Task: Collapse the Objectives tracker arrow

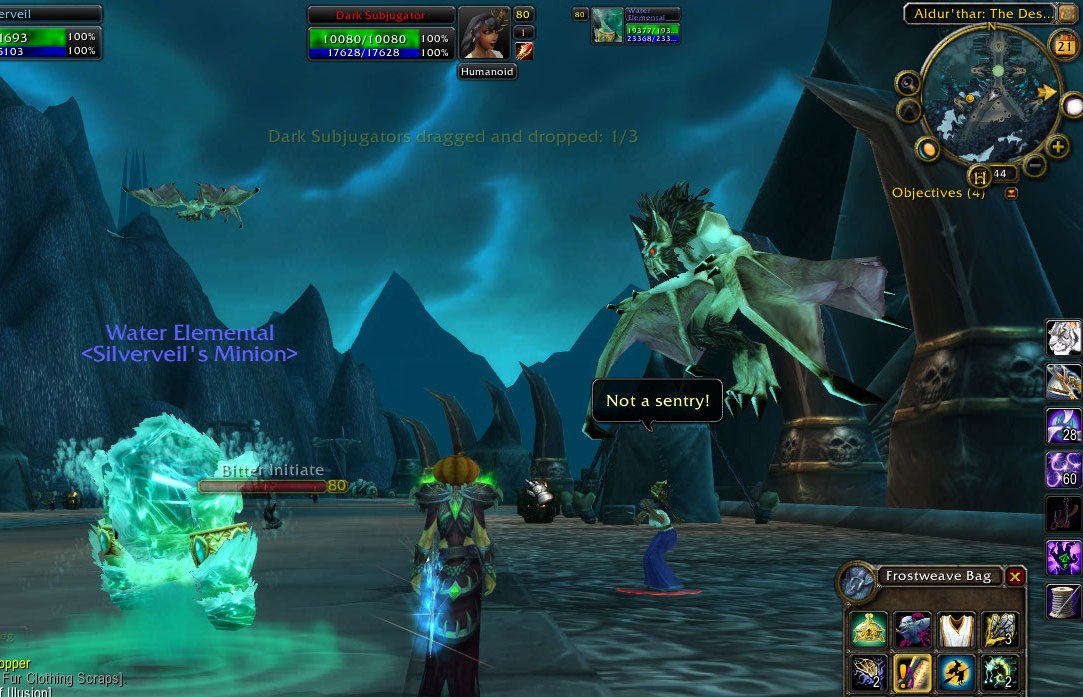Action: coord(1011,193)
